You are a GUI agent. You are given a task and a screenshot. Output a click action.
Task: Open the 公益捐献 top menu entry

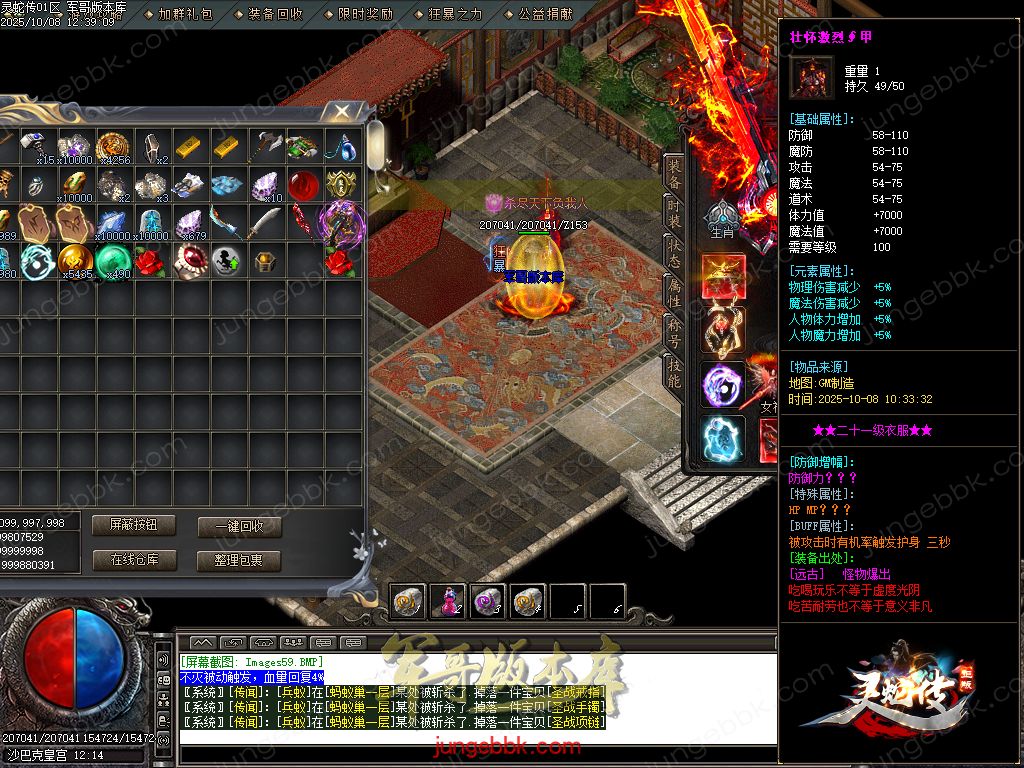(x=545, y=14)
